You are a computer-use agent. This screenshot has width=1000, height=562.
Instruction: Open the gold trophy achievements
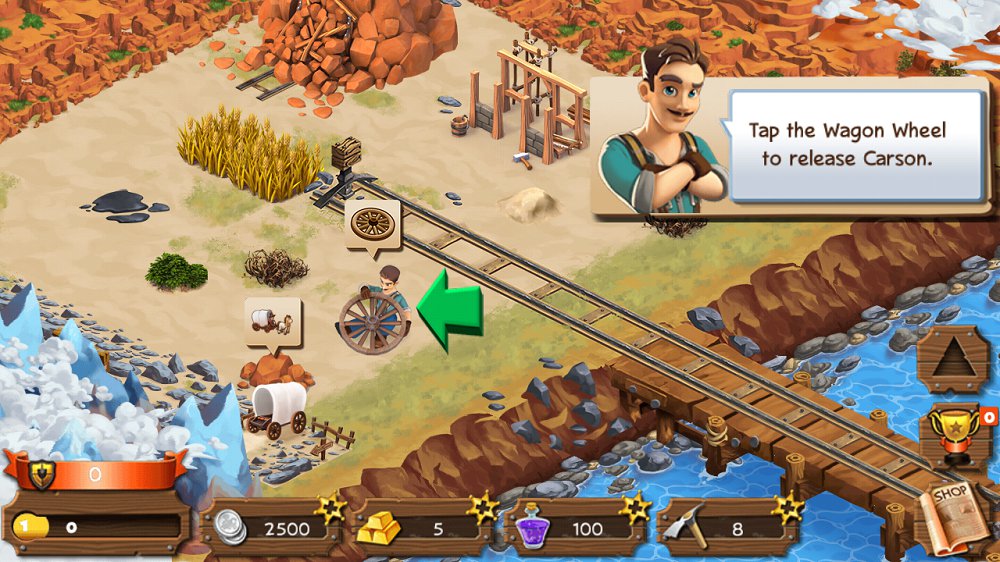(x=950, y=434)
